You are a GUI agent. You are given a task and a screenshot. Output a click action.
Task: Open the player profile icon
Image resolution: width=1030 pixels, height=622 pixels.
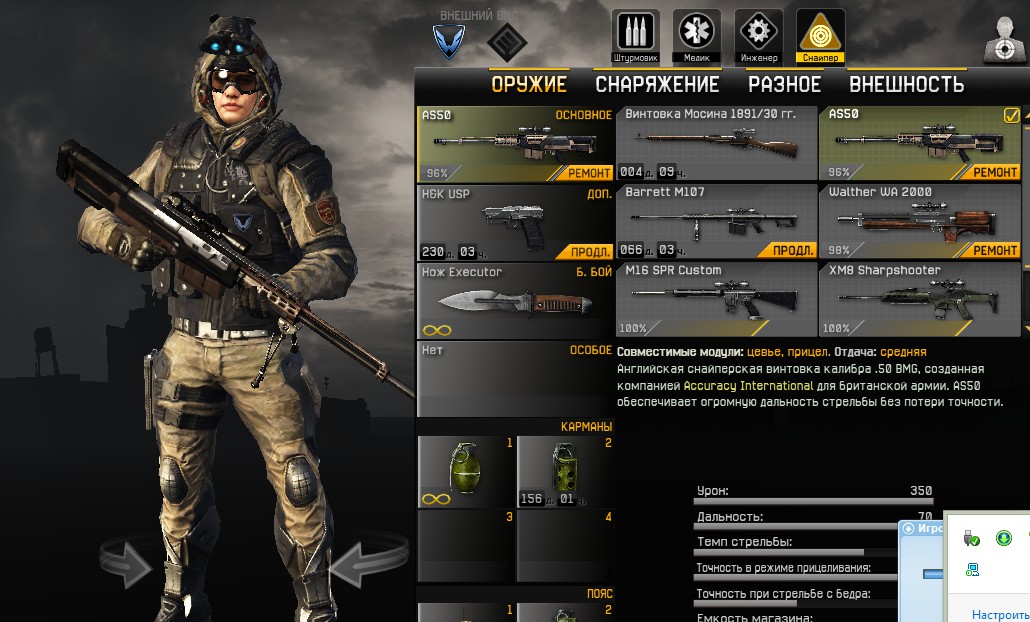(x=1004, y=40)
